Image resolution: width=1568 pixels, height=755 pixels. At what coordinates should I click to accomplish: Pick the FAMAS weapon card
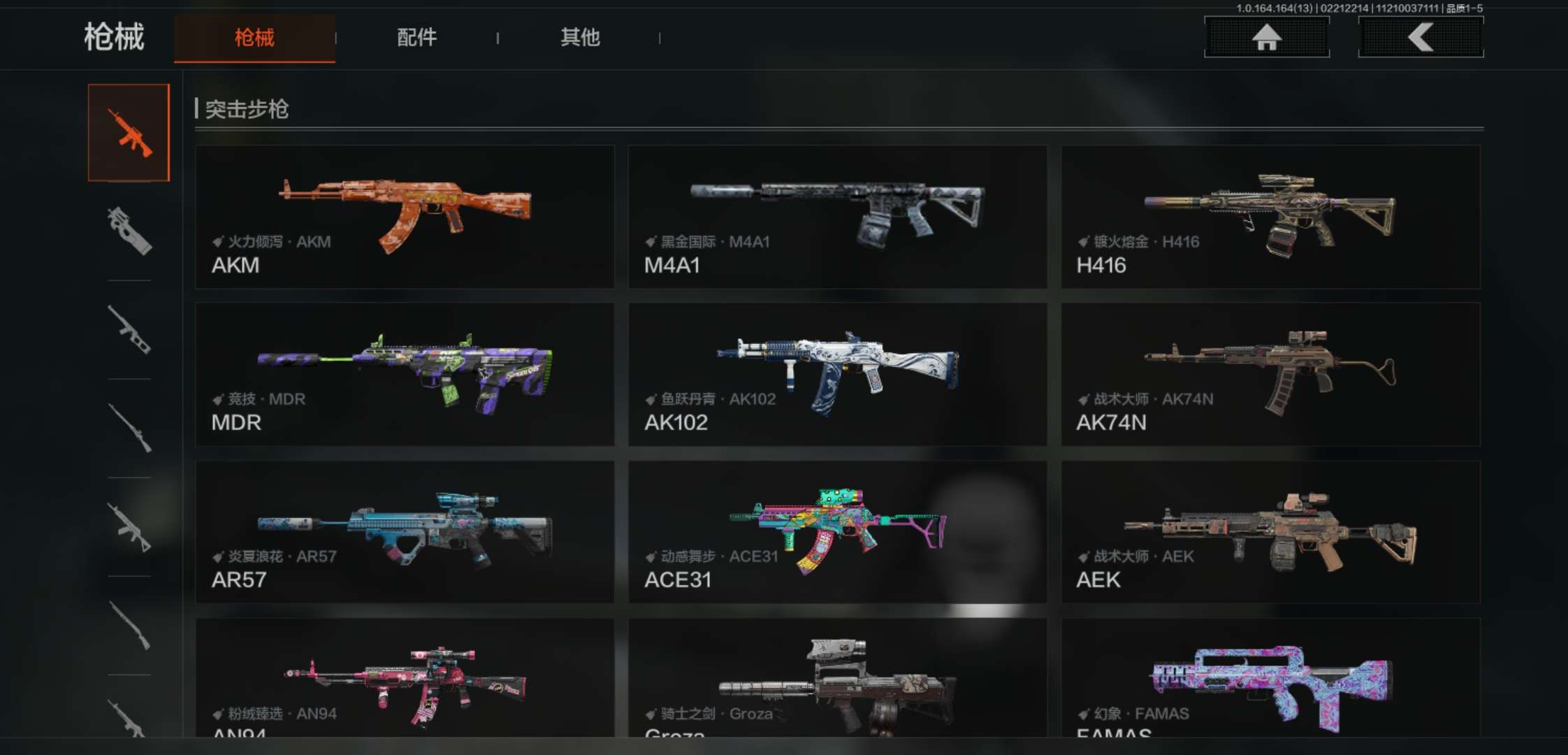point(1270,678)
